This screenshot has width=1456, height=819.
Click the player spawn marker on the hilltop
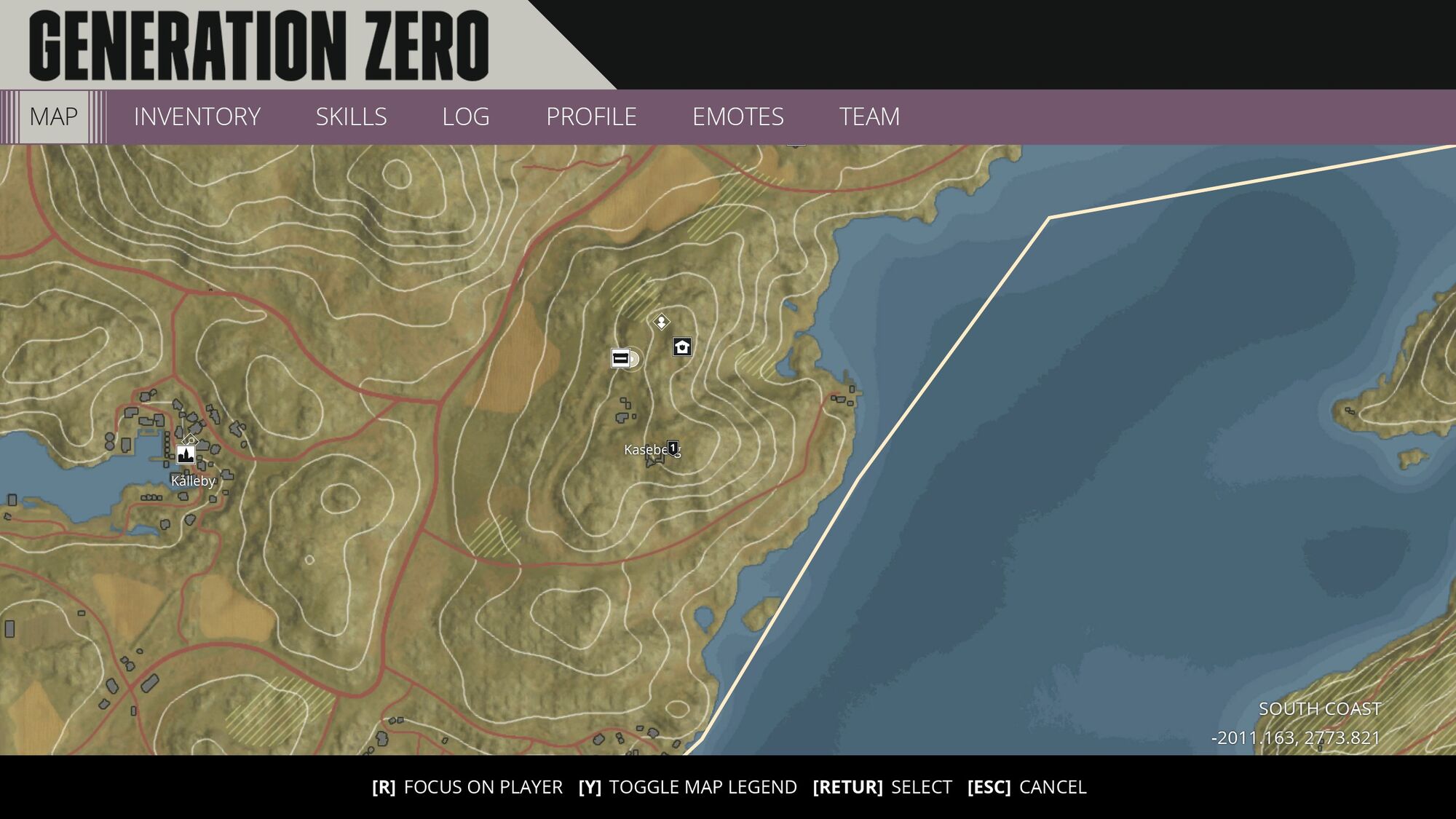660,321
